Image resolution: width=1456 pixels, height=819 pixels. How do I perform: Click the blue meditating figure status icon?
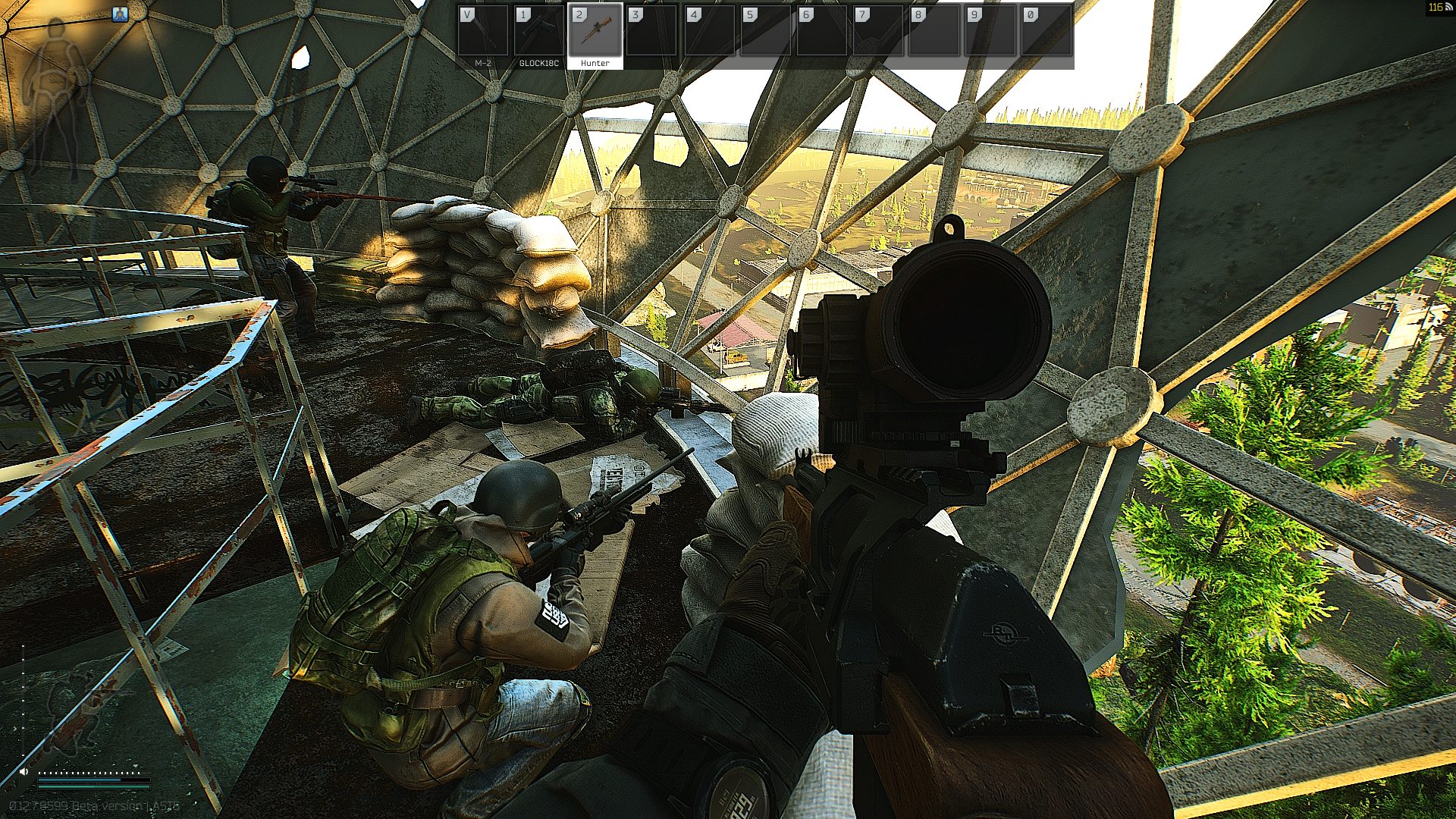[x=120, y=14]
